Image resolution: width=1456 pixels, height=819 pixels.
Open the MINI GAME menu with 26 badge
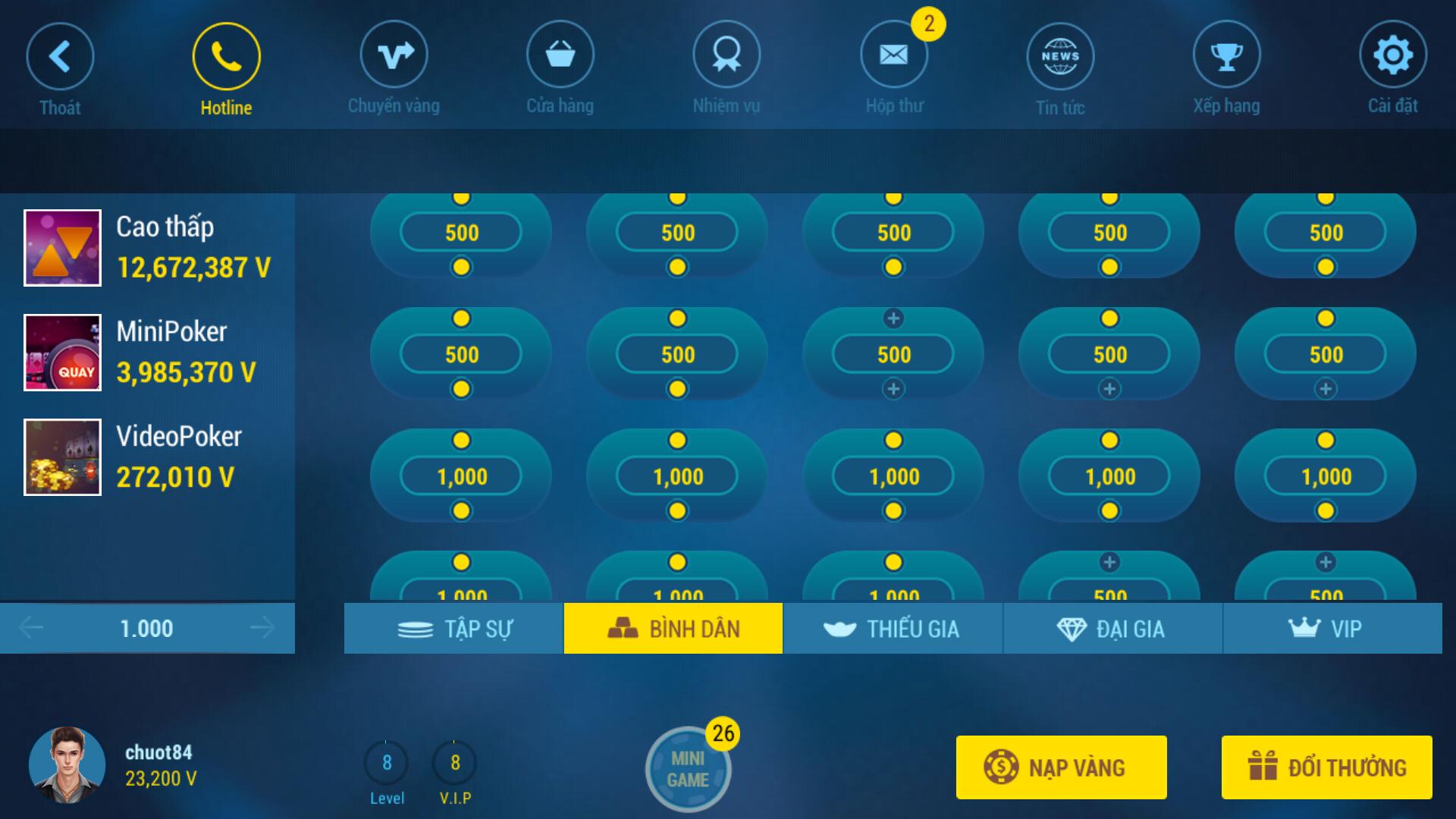coord(689,767)
